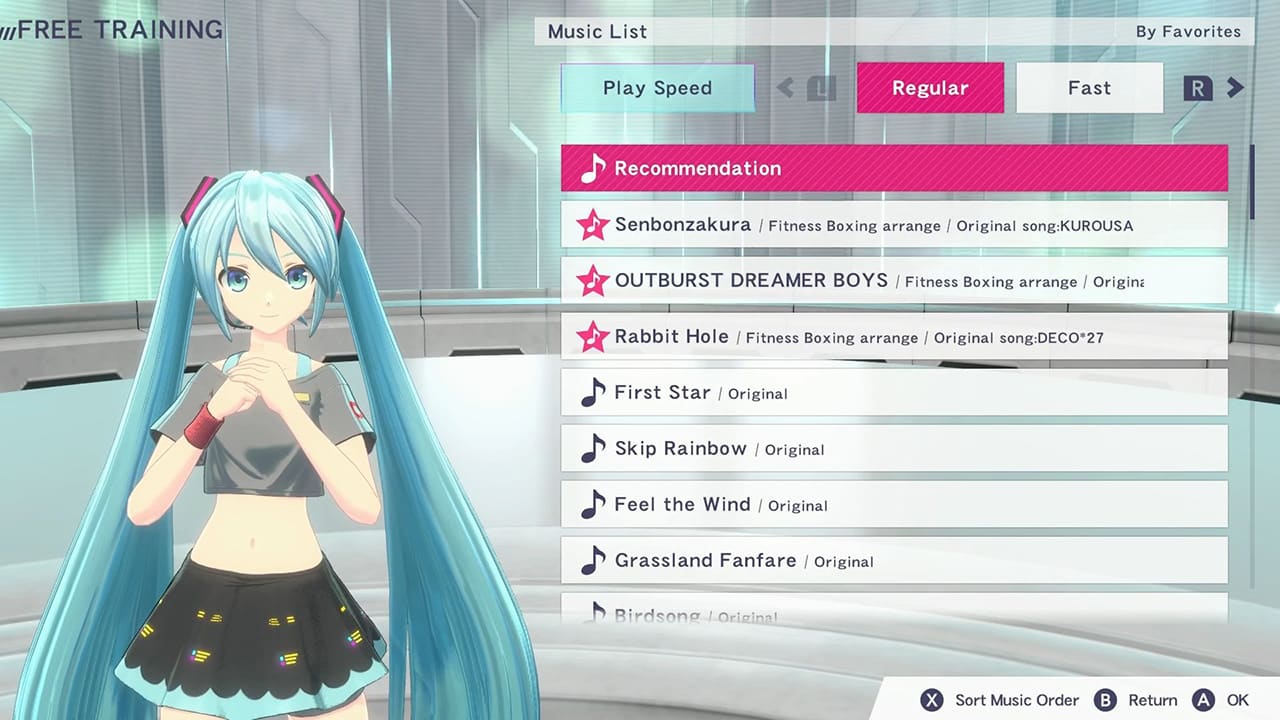1280x720 pixels.
Task: Click the left arrow to change category
Action: 786,88
